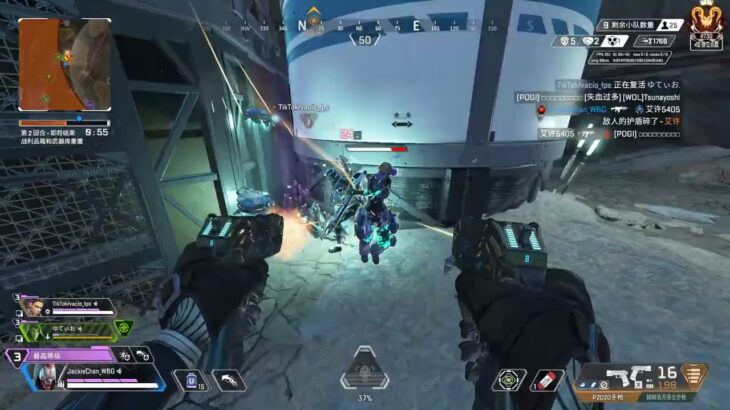Click the purple evo shield level badge
The width and height of the screenshot is (730, 410).
15,355
